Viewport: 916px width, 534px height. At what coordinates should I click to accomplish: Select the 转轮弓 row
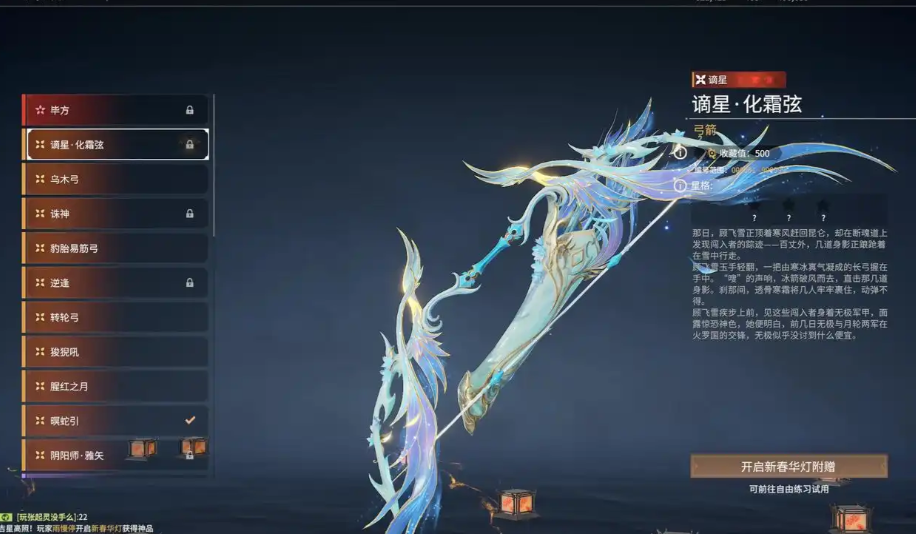115,317
